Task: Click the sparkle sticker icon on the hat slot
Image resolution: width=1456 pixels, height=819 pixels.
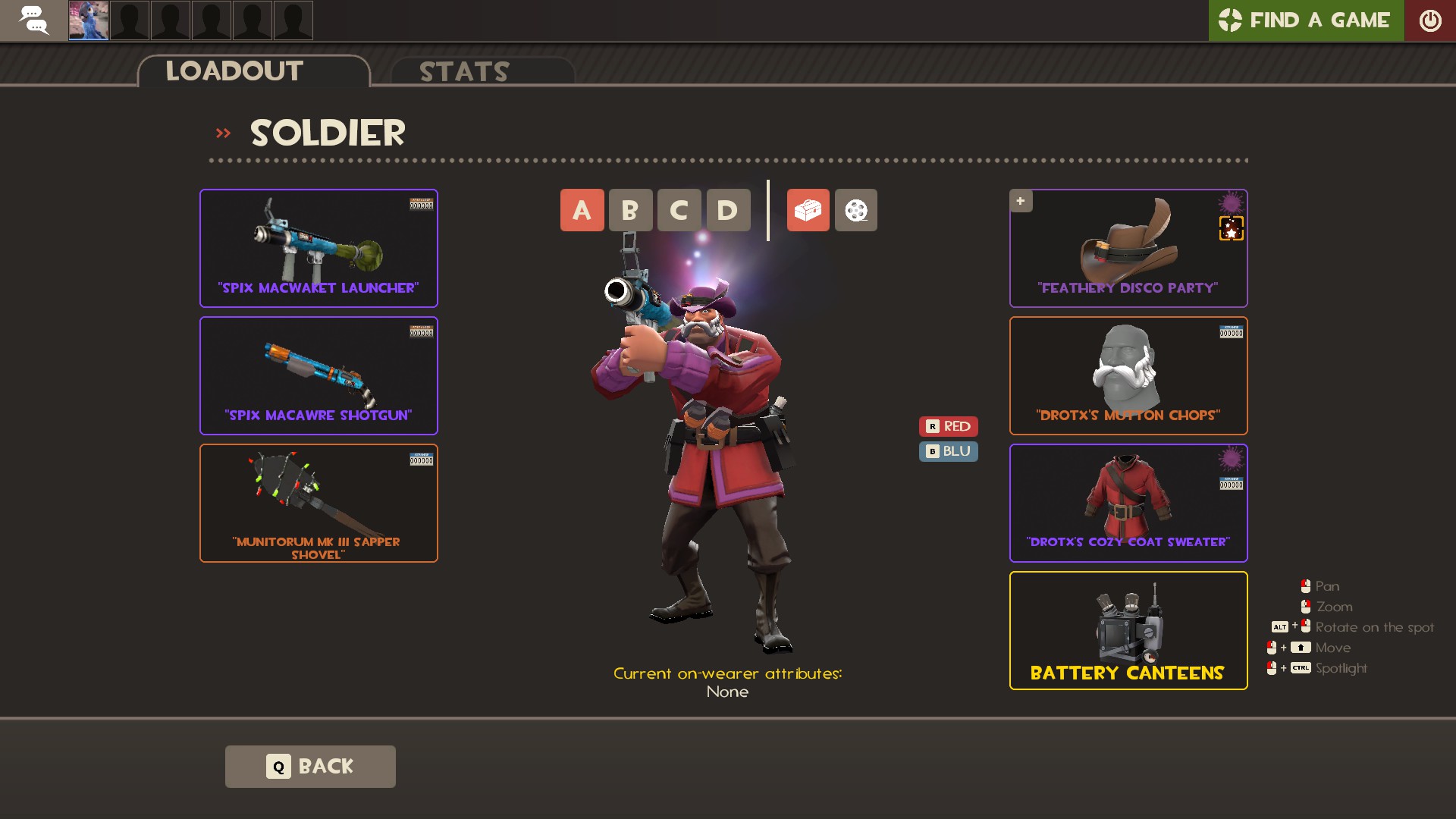Action: pyautogui.click(x=1232, y=229)
